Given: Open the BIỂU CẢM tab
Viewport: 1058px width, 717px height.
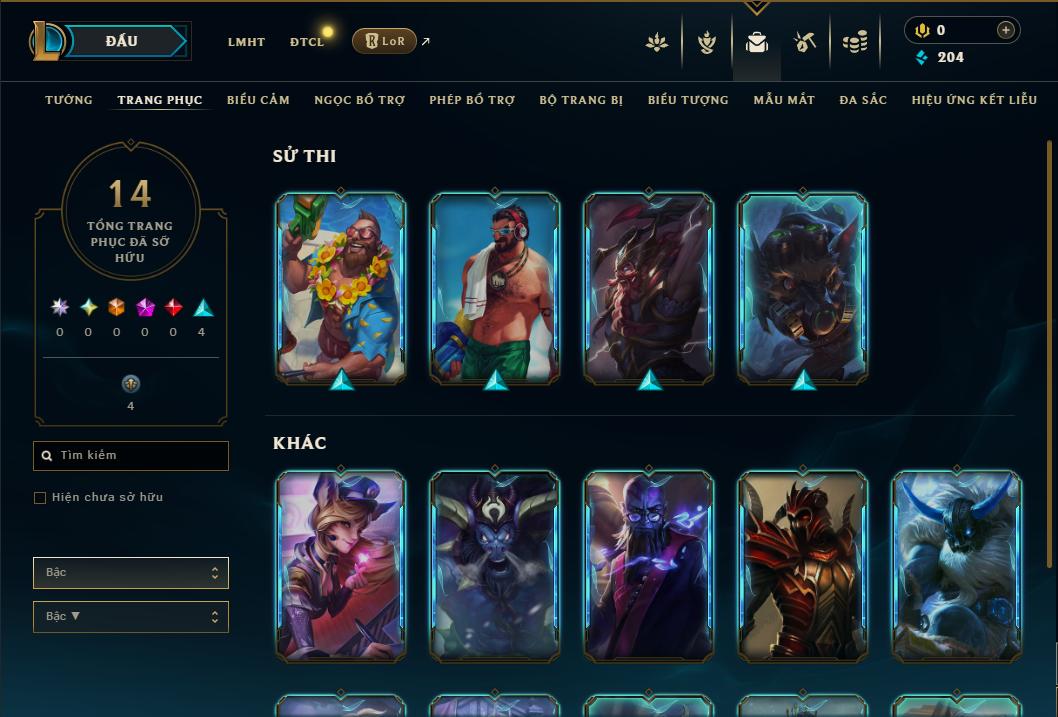Looking at the screenshot, I should pyautogui.click(x=258, y=100).
